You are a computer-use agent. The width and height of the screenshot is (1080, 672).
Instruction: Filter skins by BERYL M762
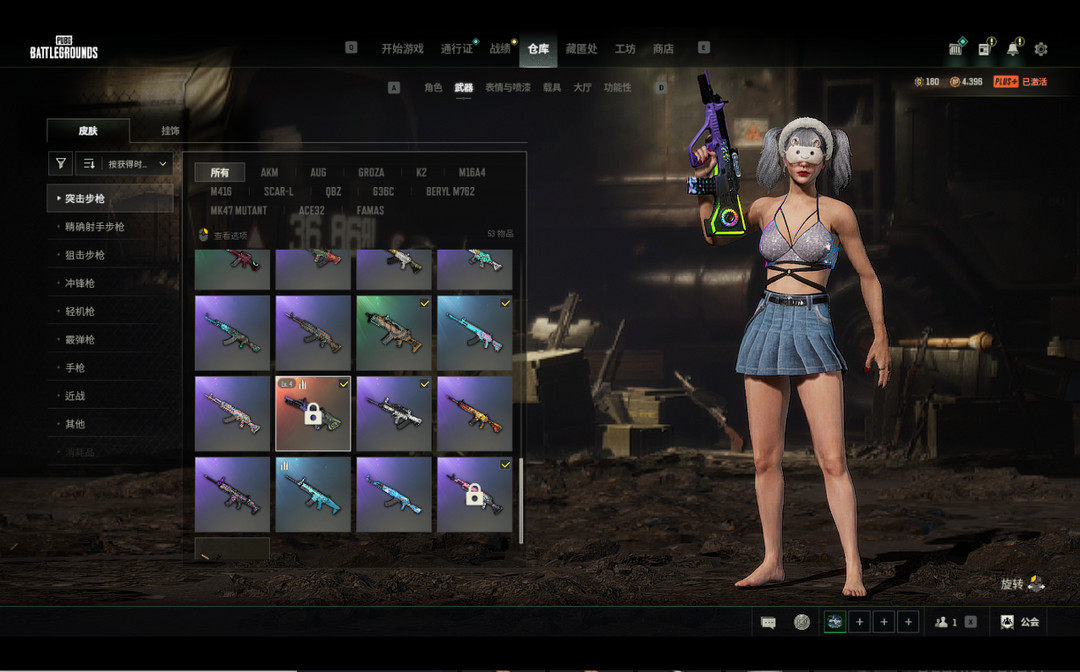point(450,192)
